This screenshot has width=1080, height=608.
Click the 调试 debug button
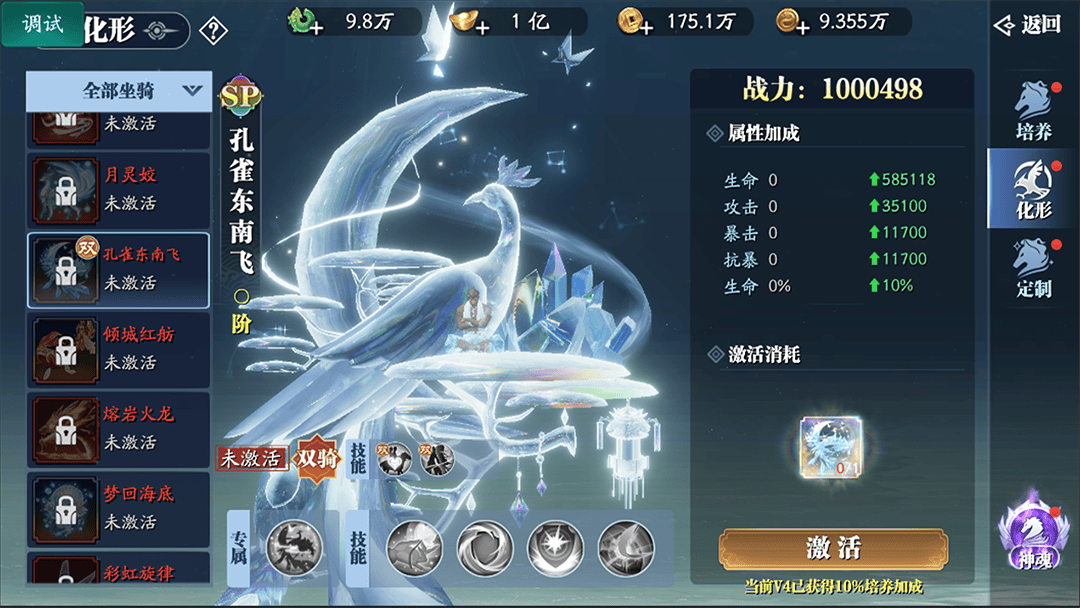pyautogui.click(x=43, y=23)
